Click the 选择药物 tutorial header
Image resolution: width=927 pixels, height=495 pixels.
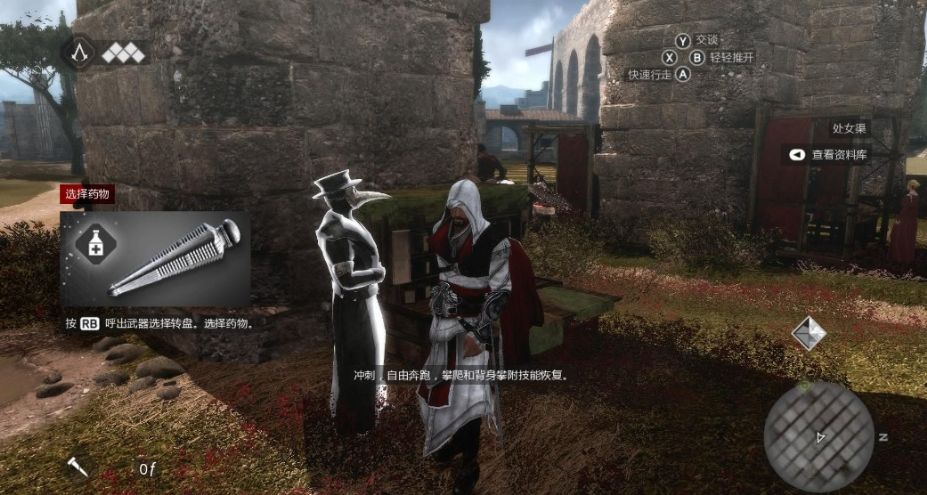pos(87,195)
